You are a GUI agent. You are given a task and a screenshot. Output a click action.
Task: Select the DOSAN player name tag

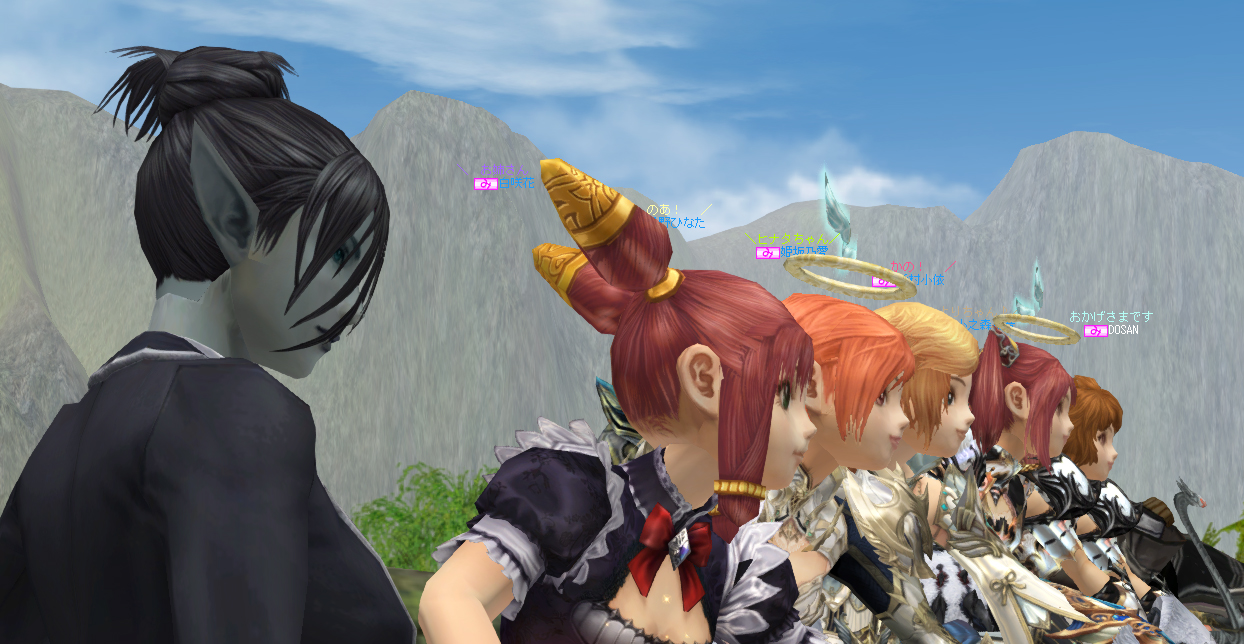pyautogui.click(x=1123, y=330)
